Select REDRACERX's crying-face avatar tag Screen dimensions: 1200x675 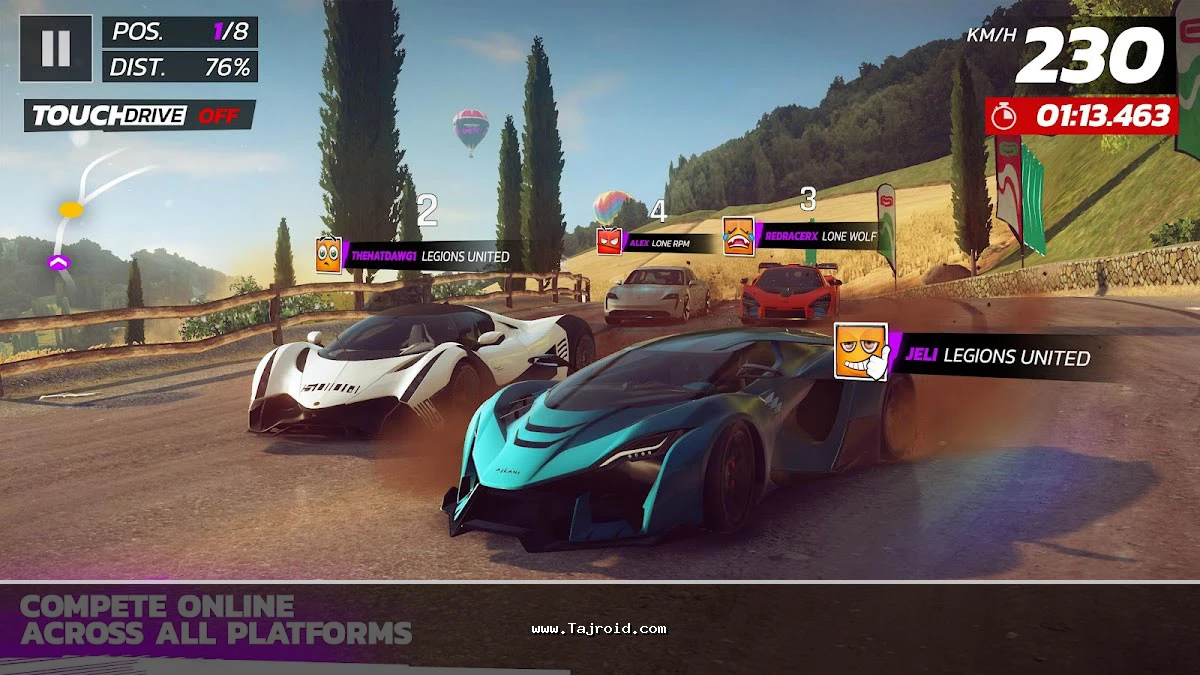738,236
